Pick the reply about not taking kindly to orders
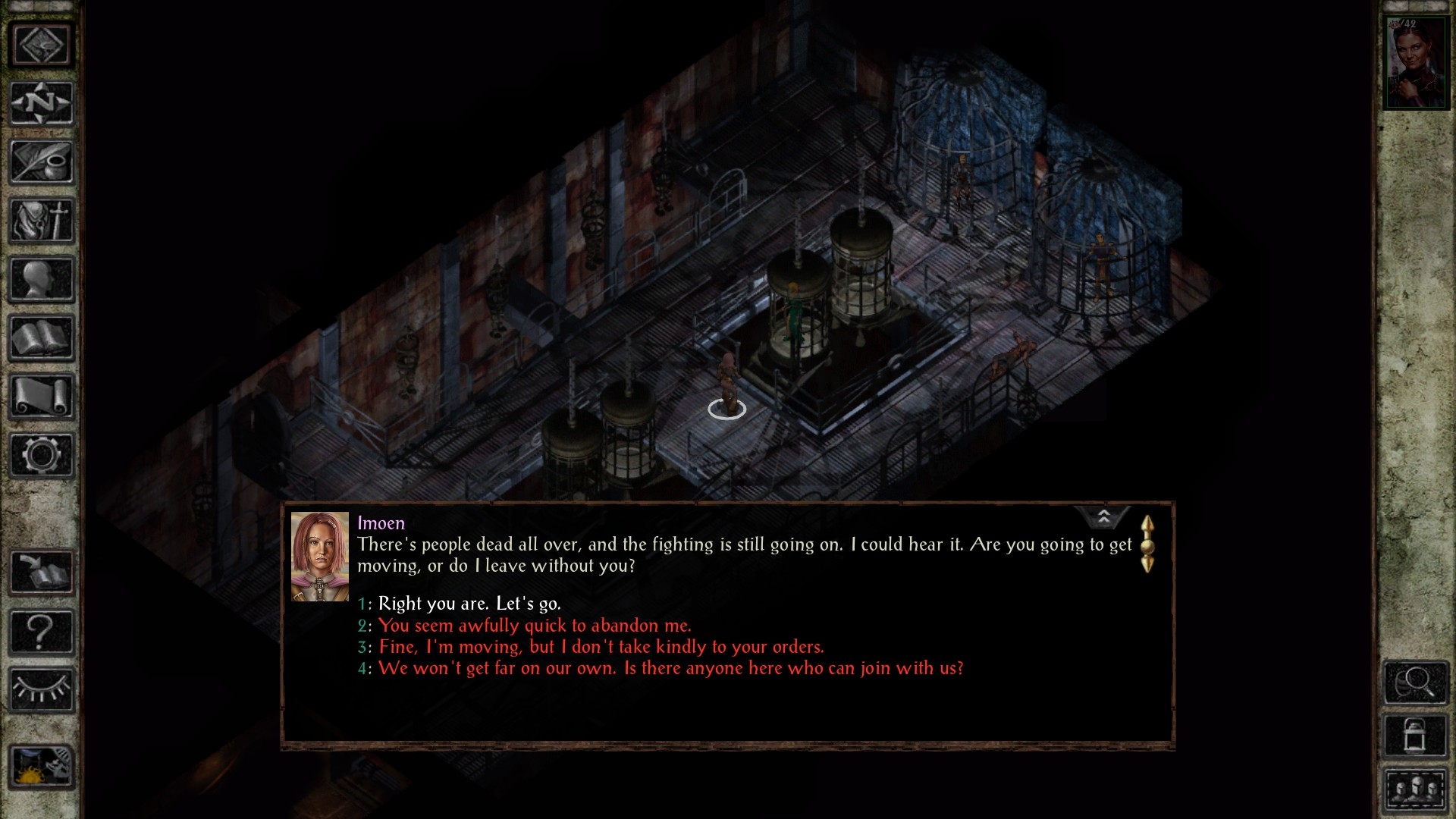 601,647
